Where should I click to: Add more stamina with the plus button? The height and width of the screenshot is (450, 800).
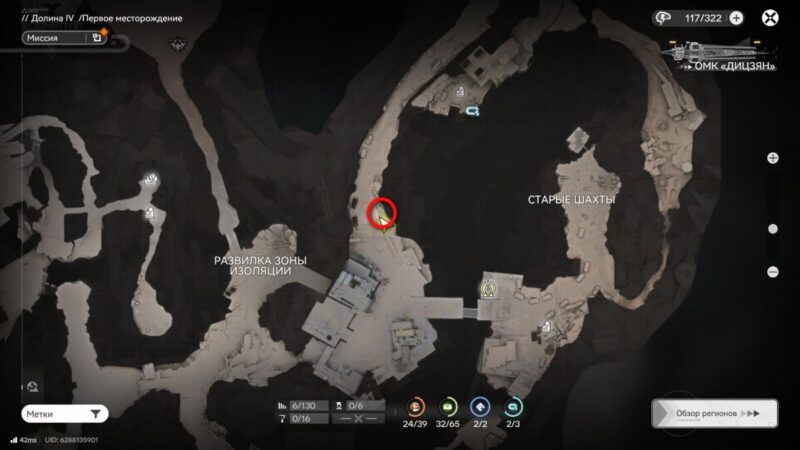(736, 17)
